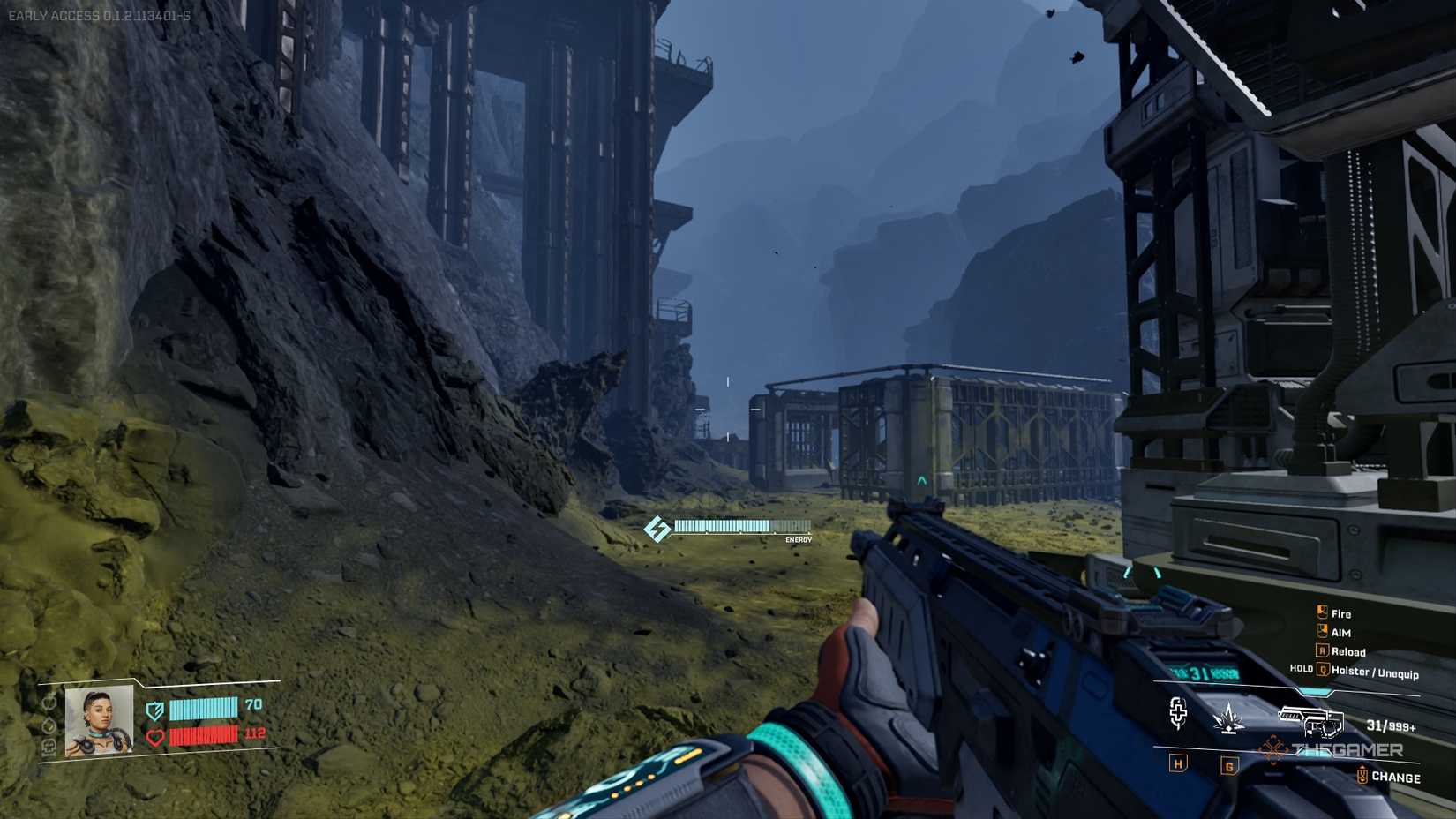Click the mouse-wheel icon next to CHANGE
Image resolution: width=1456 pixels, height=819 pixels.
click(x=1362, y=775)
